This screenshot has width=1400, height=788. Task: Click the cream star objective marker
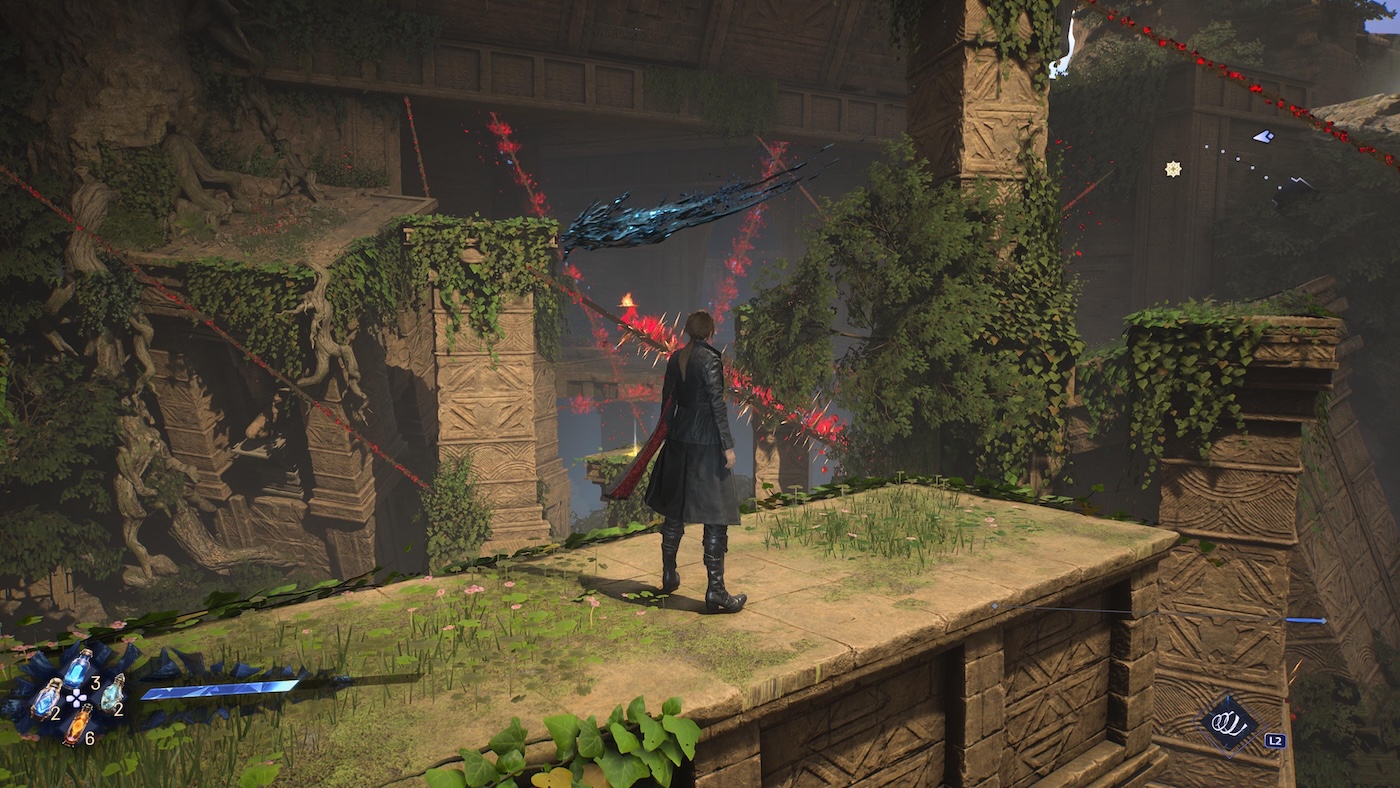coord(1173,169)
